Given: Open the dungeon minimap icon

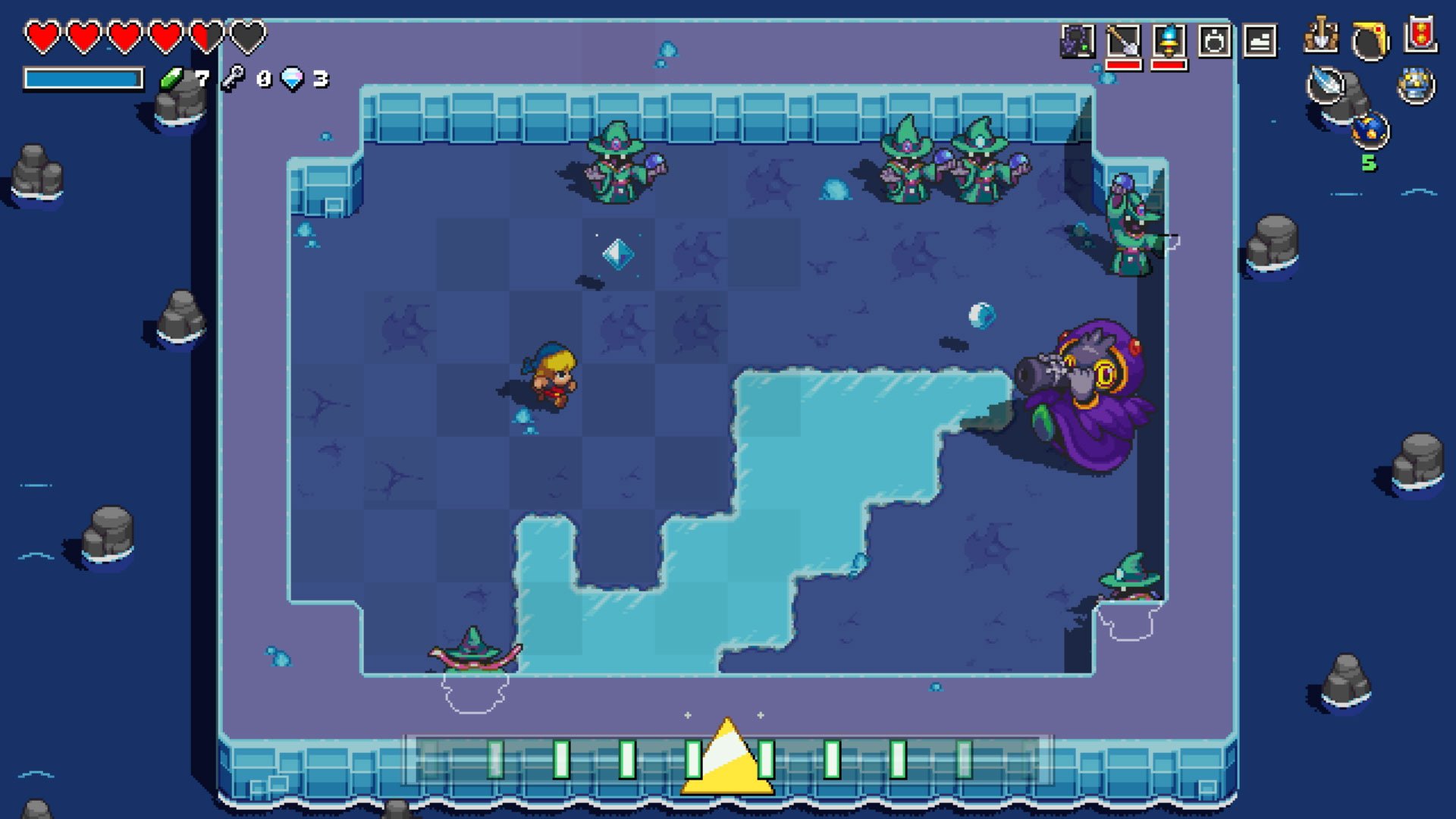Looking at the screenshot, I should [x=1077, y=40].
